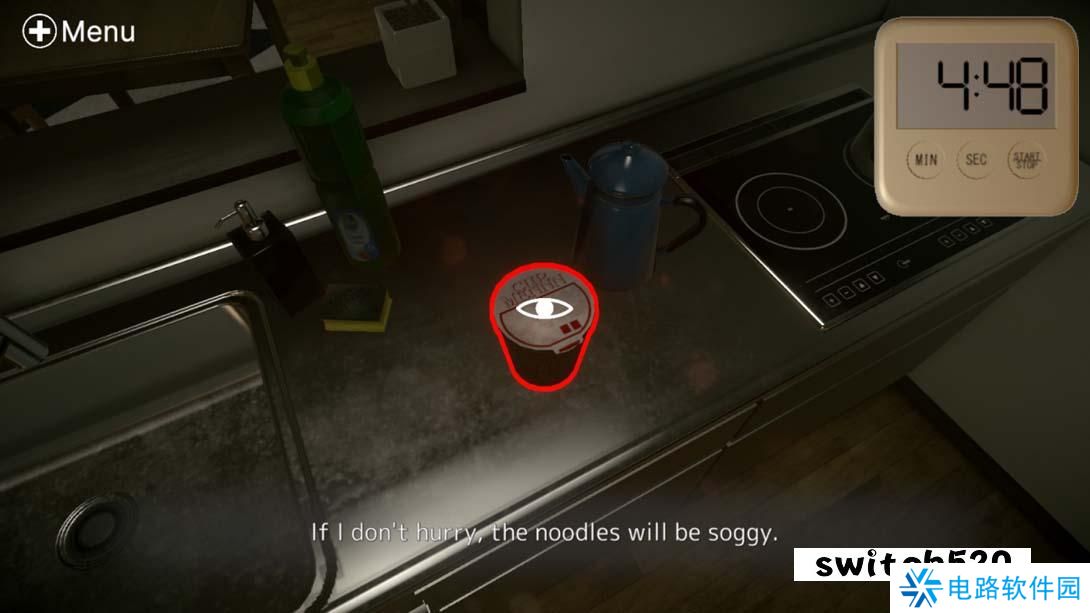This screenshot has height=613, width=1090.
Task: Hit the timer's START/STOP button
Action: (1026, 159)
